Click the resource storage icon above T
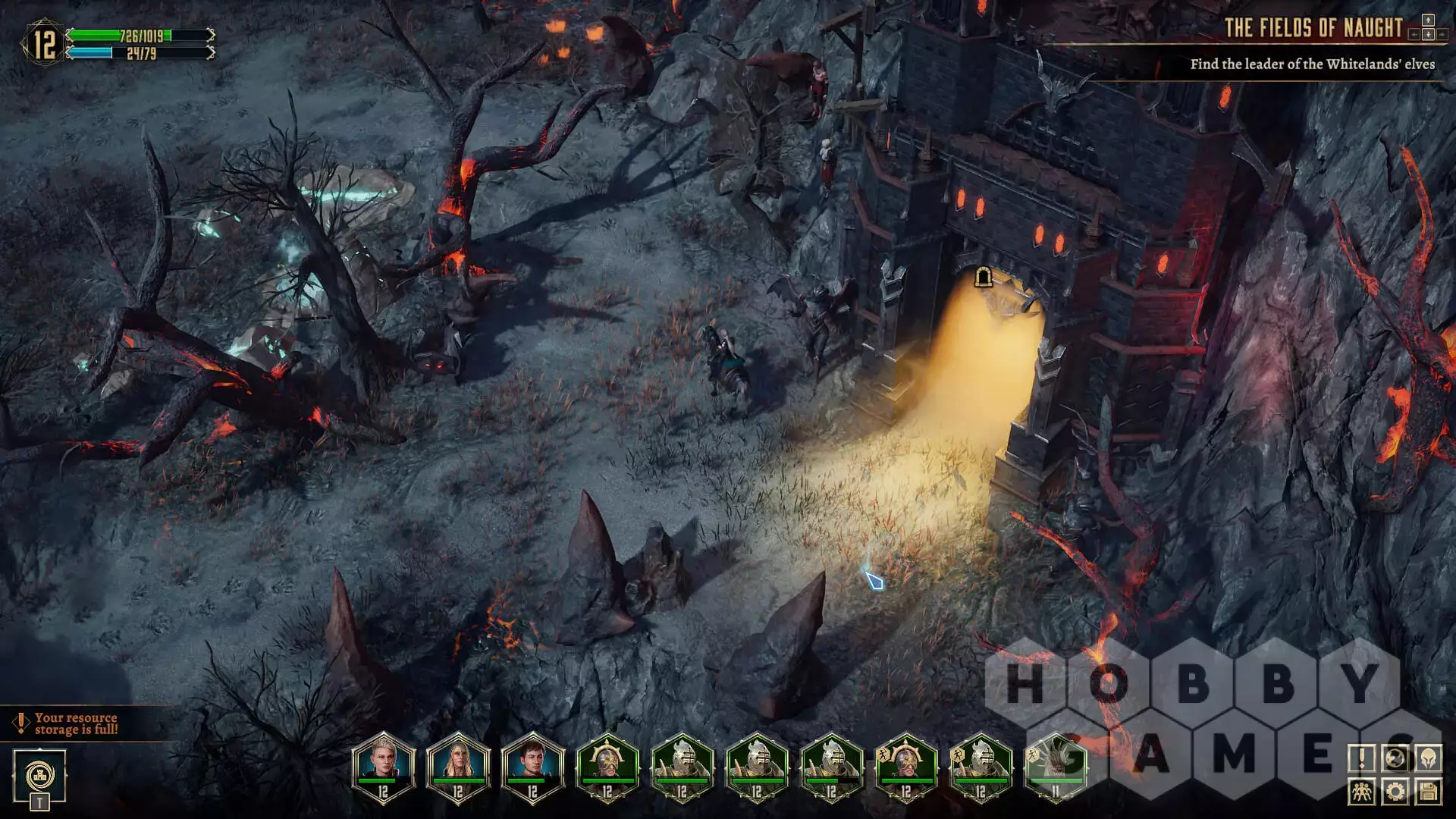Screen dimensions: 1456x819 39,775
